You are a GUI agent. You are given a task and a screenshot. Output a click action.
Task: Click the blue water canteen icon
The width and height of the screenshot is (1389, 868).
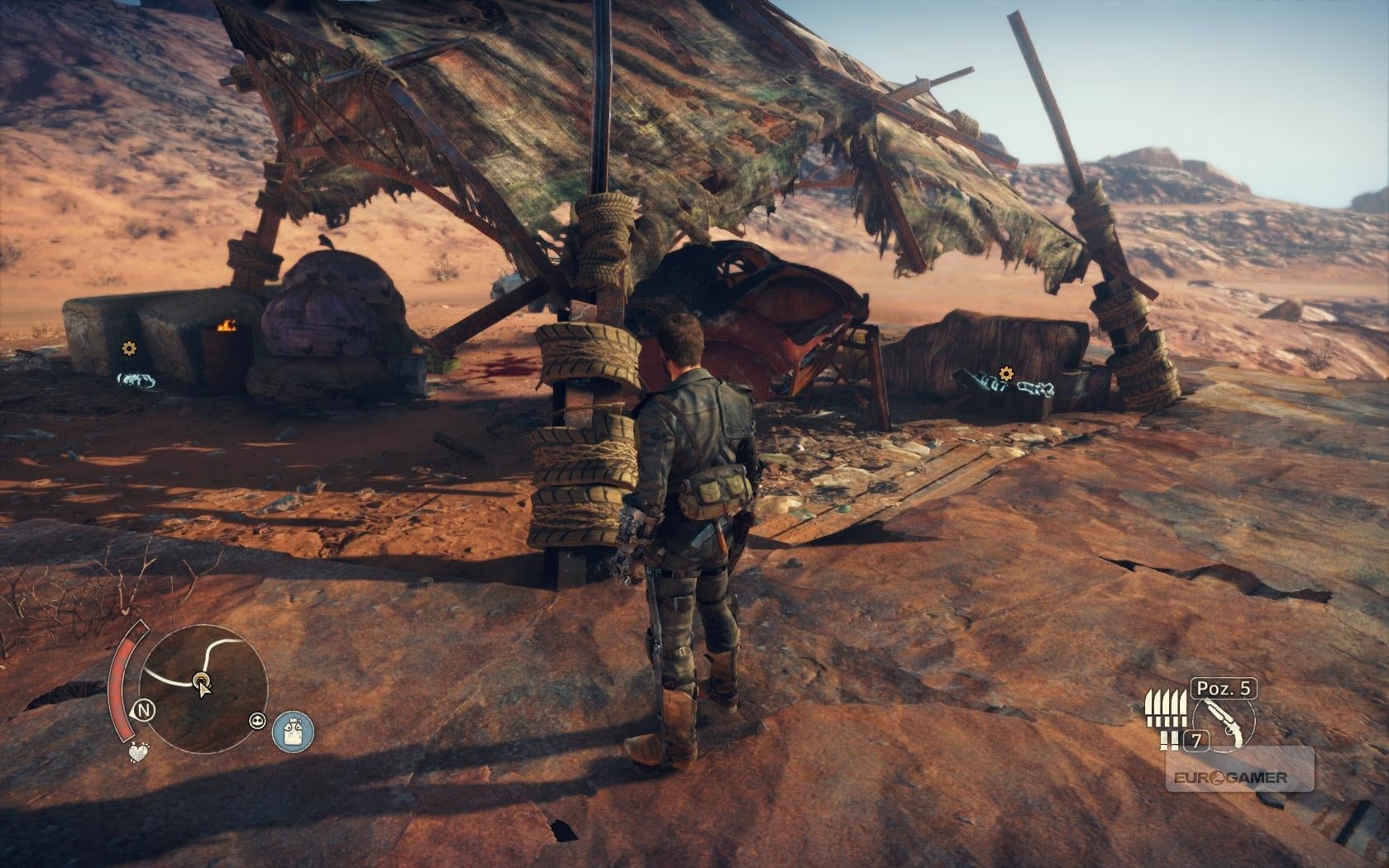click(x=293, y=732)
